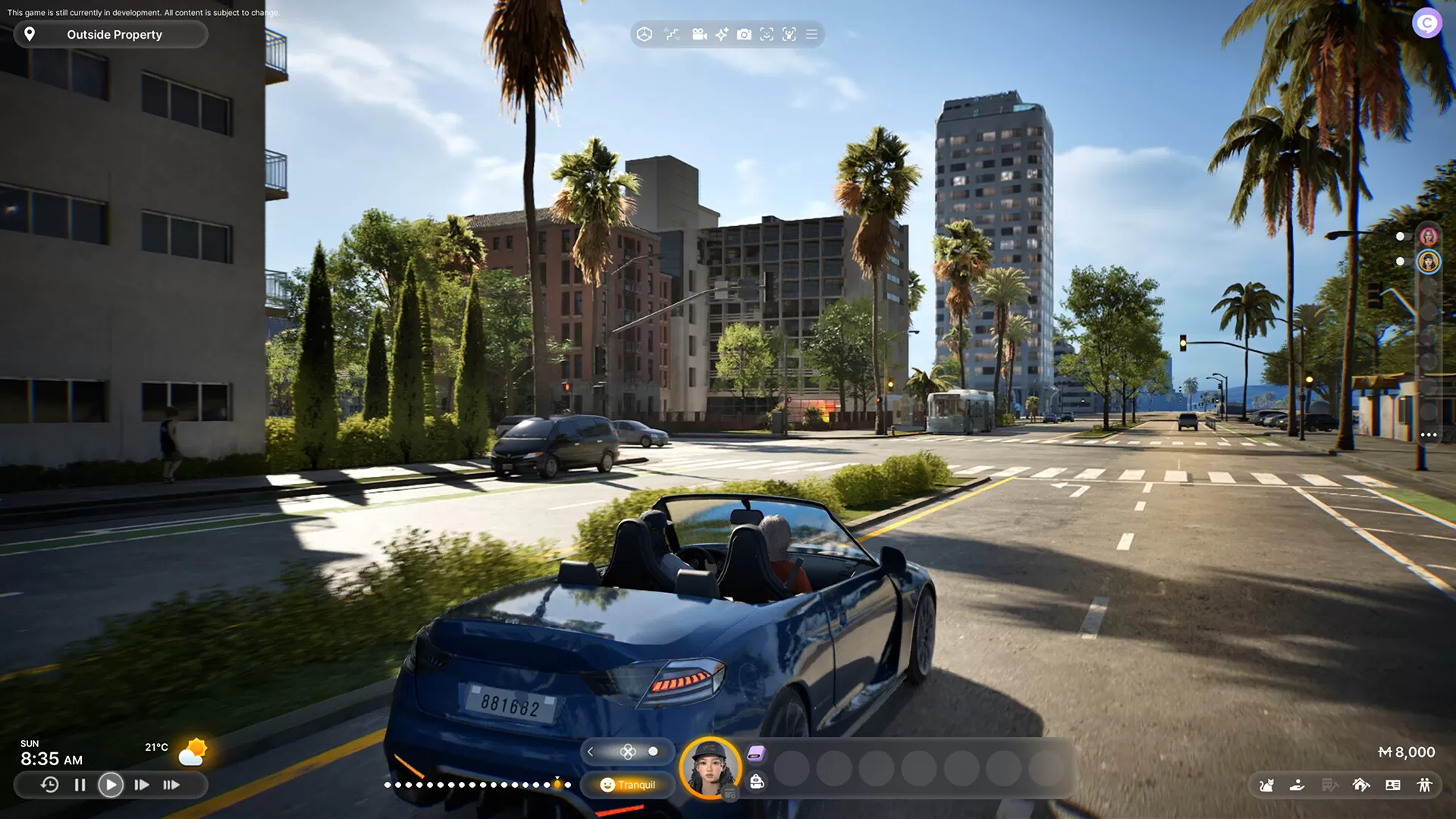Open the Outside Property location label
This screenshot has height=819, width=1456.
(x=111, y=34)
